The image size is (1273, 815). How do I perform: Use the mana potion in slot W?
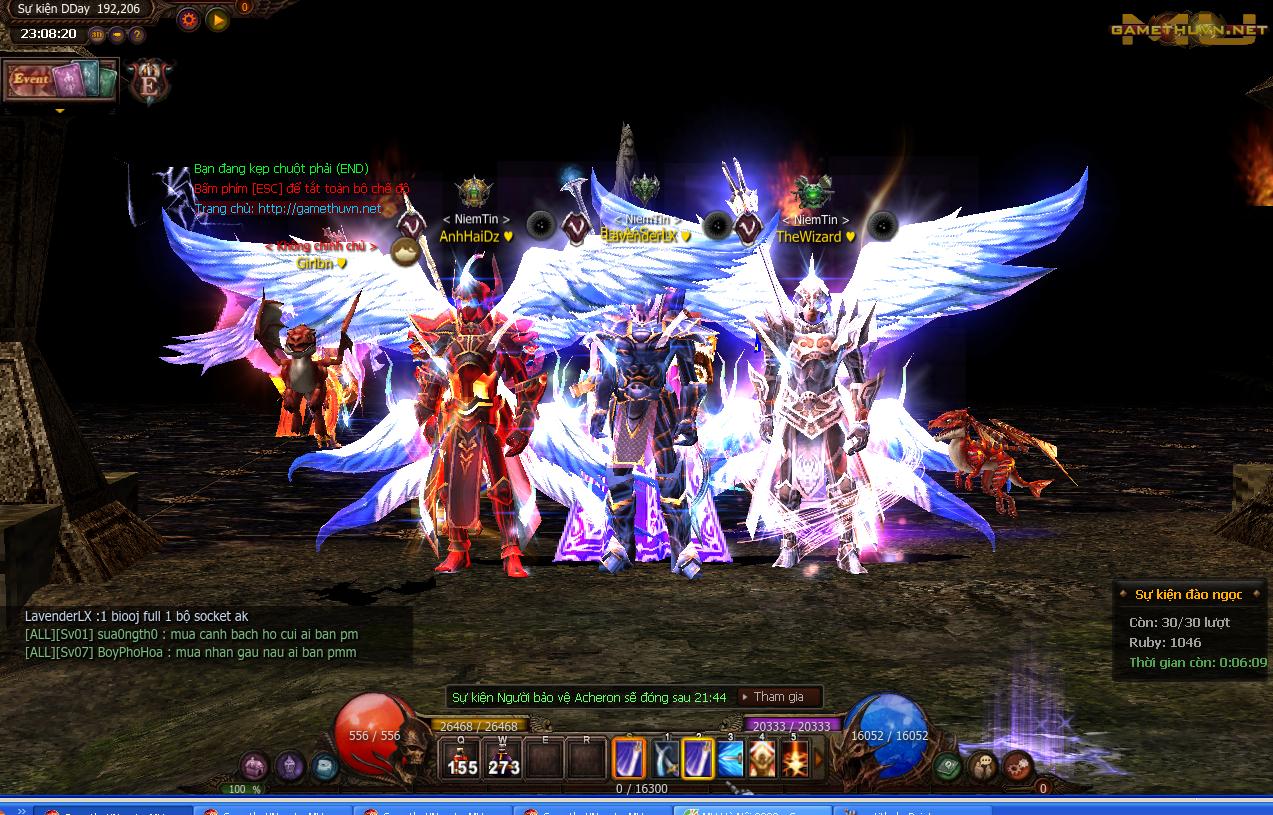tap(503, 758)
